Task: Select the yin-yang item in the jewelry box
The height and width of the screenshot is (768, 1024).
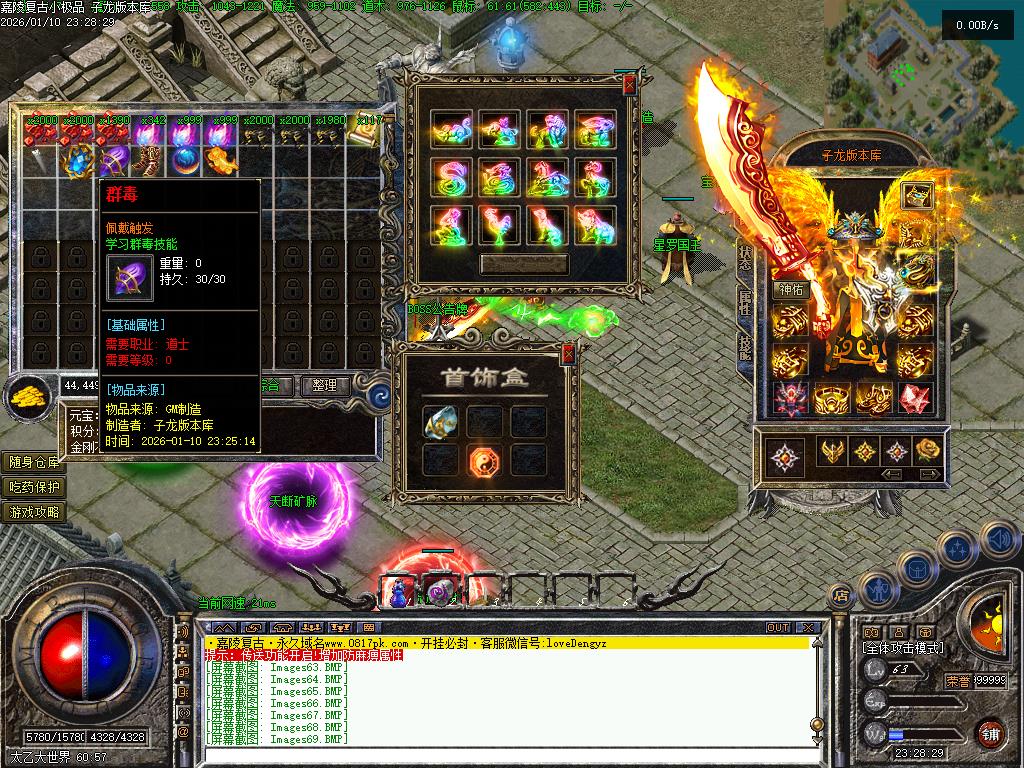Action: [x=485, y=460]
